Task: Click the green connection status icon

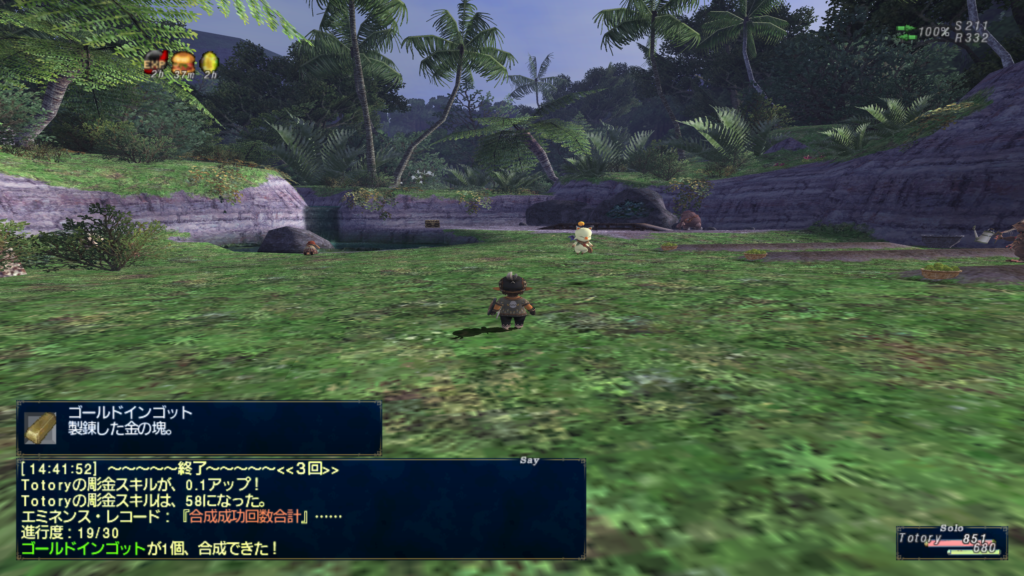Action: point(905,32)
